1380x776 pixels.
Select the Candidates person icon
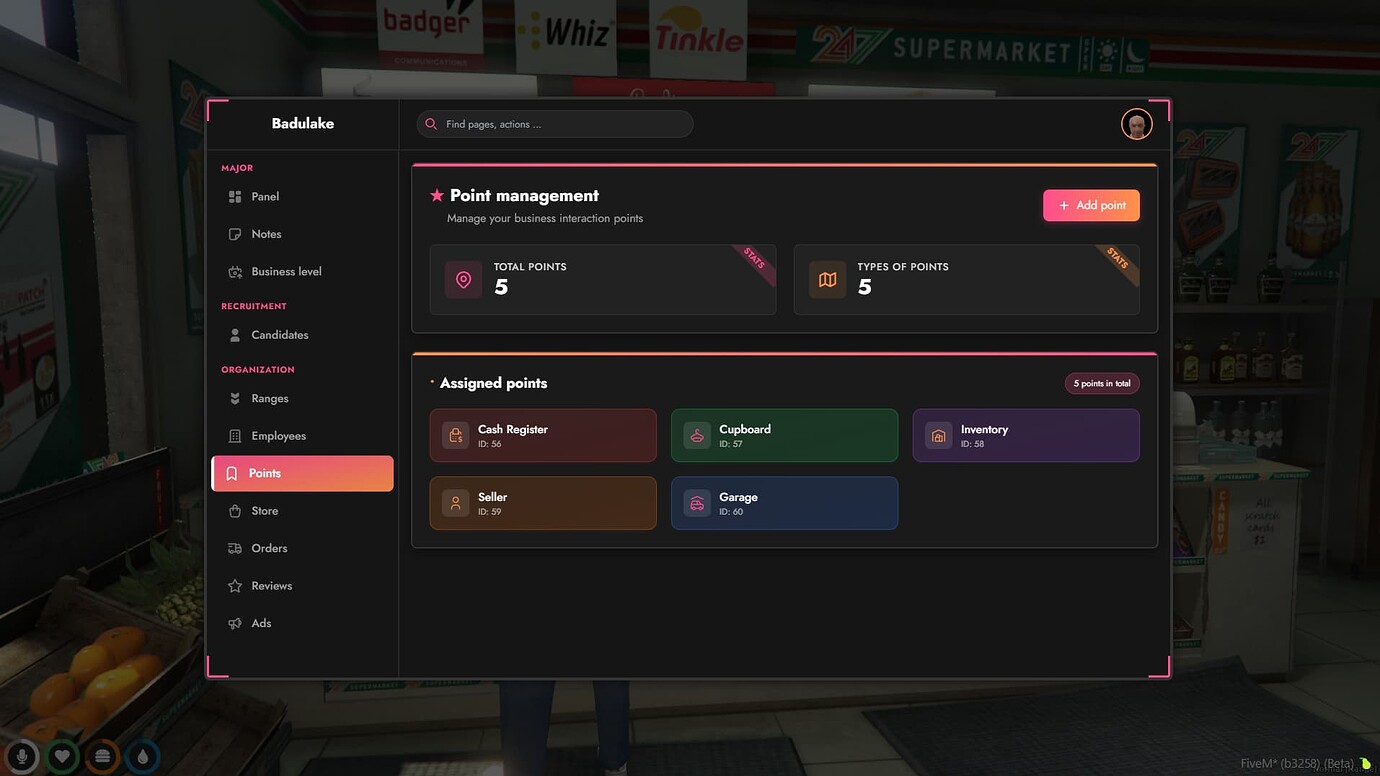coord(233,334)
